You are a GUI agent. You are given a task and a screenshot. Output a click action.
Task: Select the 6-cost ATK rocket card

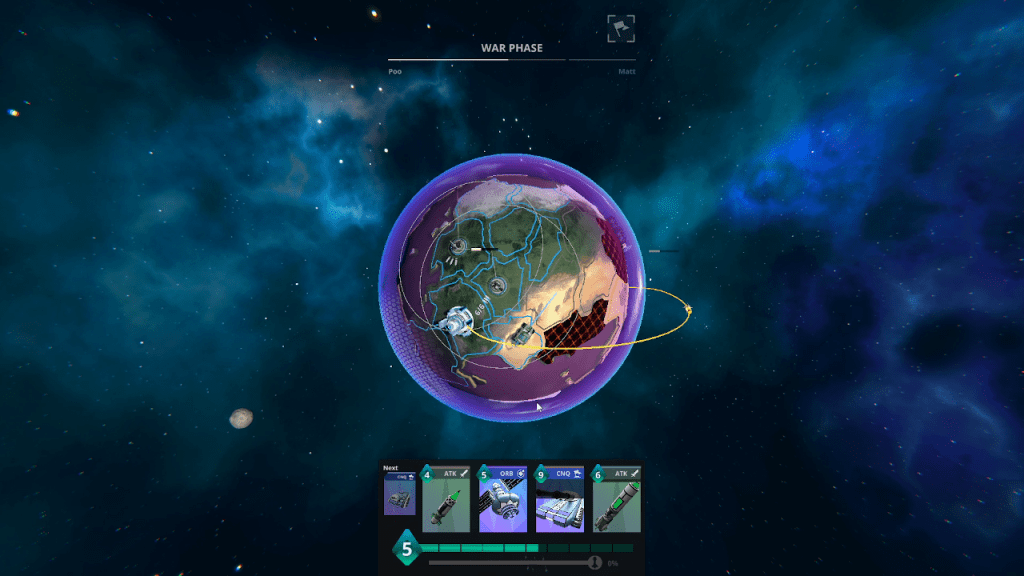(x=616, y=499)
